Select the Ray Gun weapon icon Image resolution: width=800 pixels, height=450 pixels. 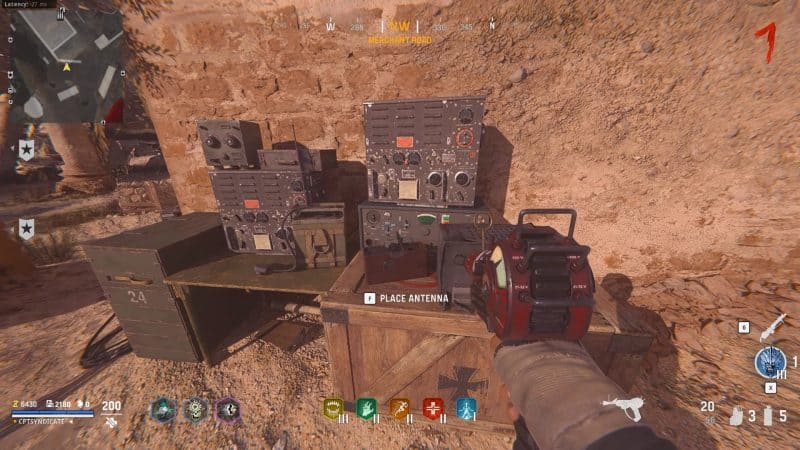[x=623, y=407]
